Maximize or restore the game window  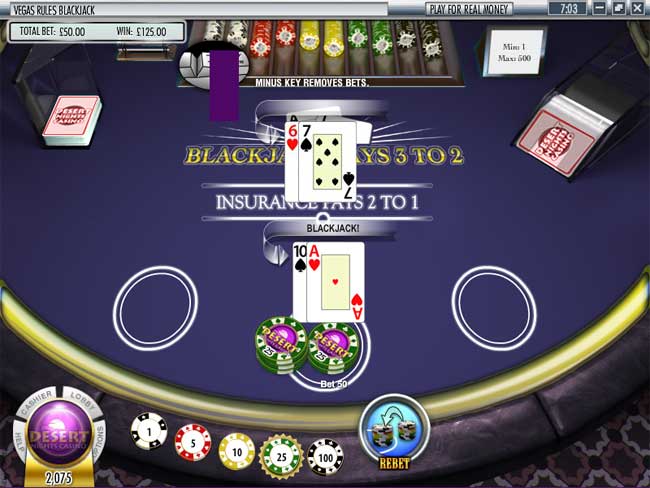click(618, 9)
